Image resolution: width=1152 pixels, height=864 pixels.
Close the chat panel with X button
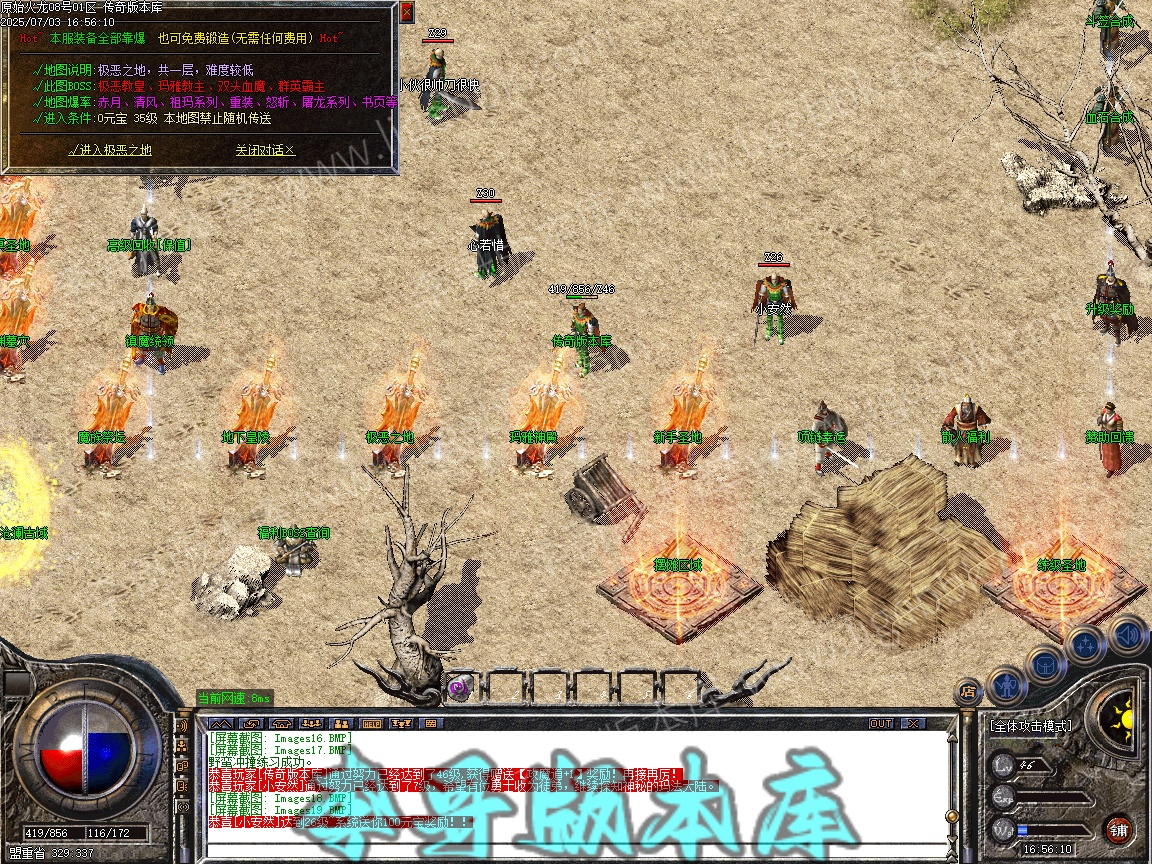click(912, 723)
